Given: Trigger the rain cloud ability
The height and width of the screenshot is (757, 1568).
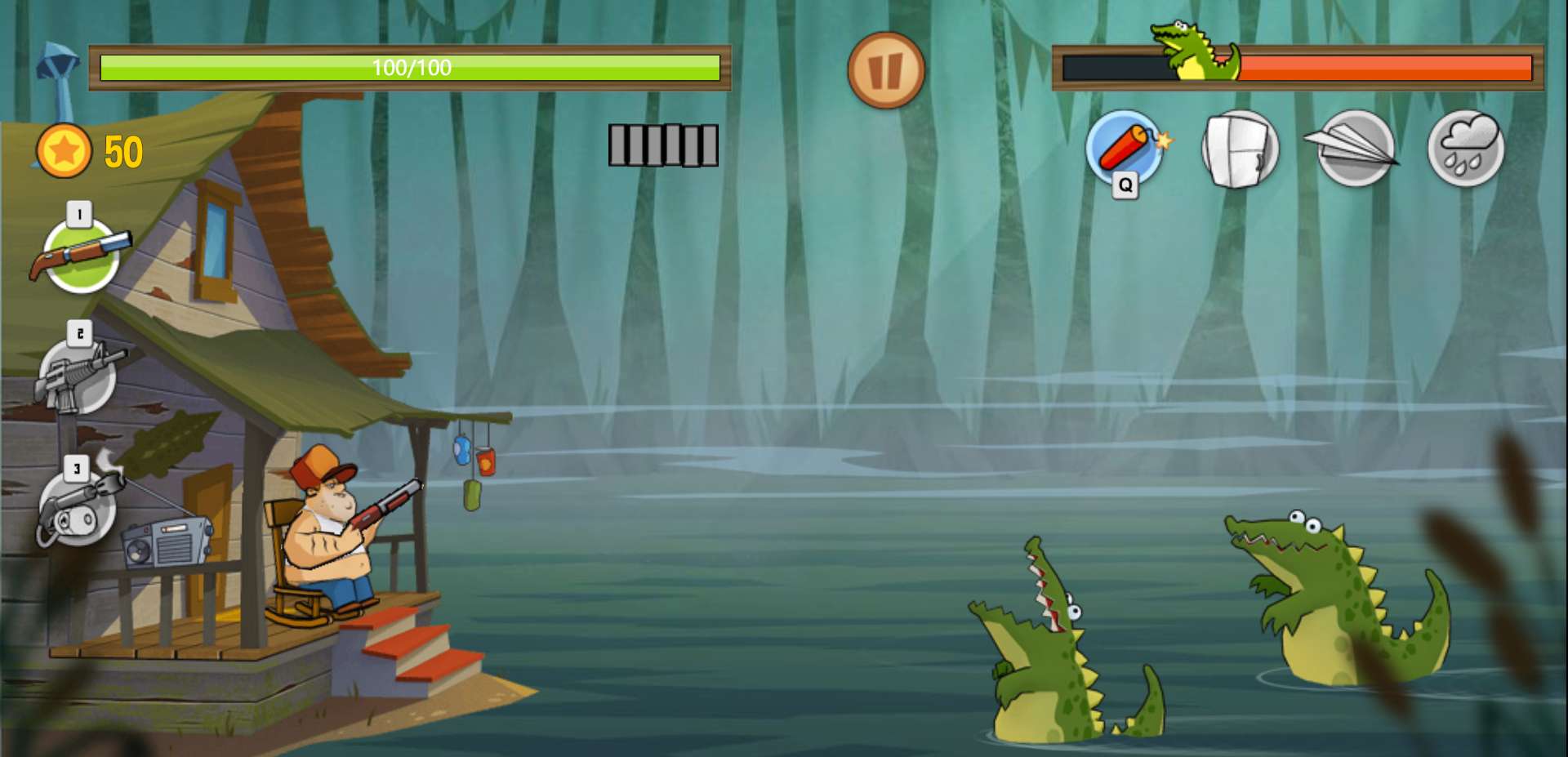Looking at the screenshot, I should (x=1466, y=148).
